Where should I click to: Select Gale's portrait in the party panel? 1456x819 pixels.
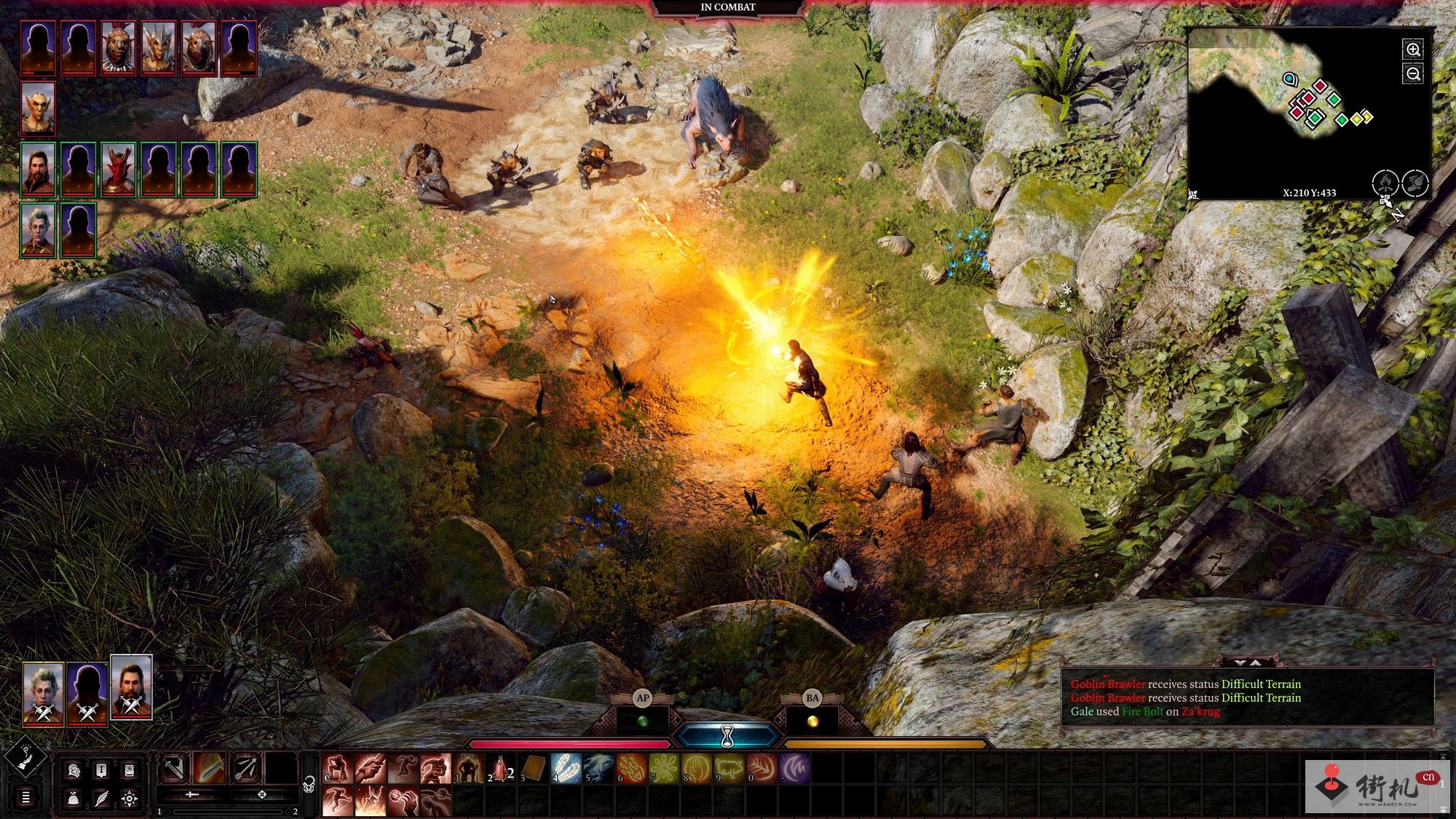[x=131, y=687]
